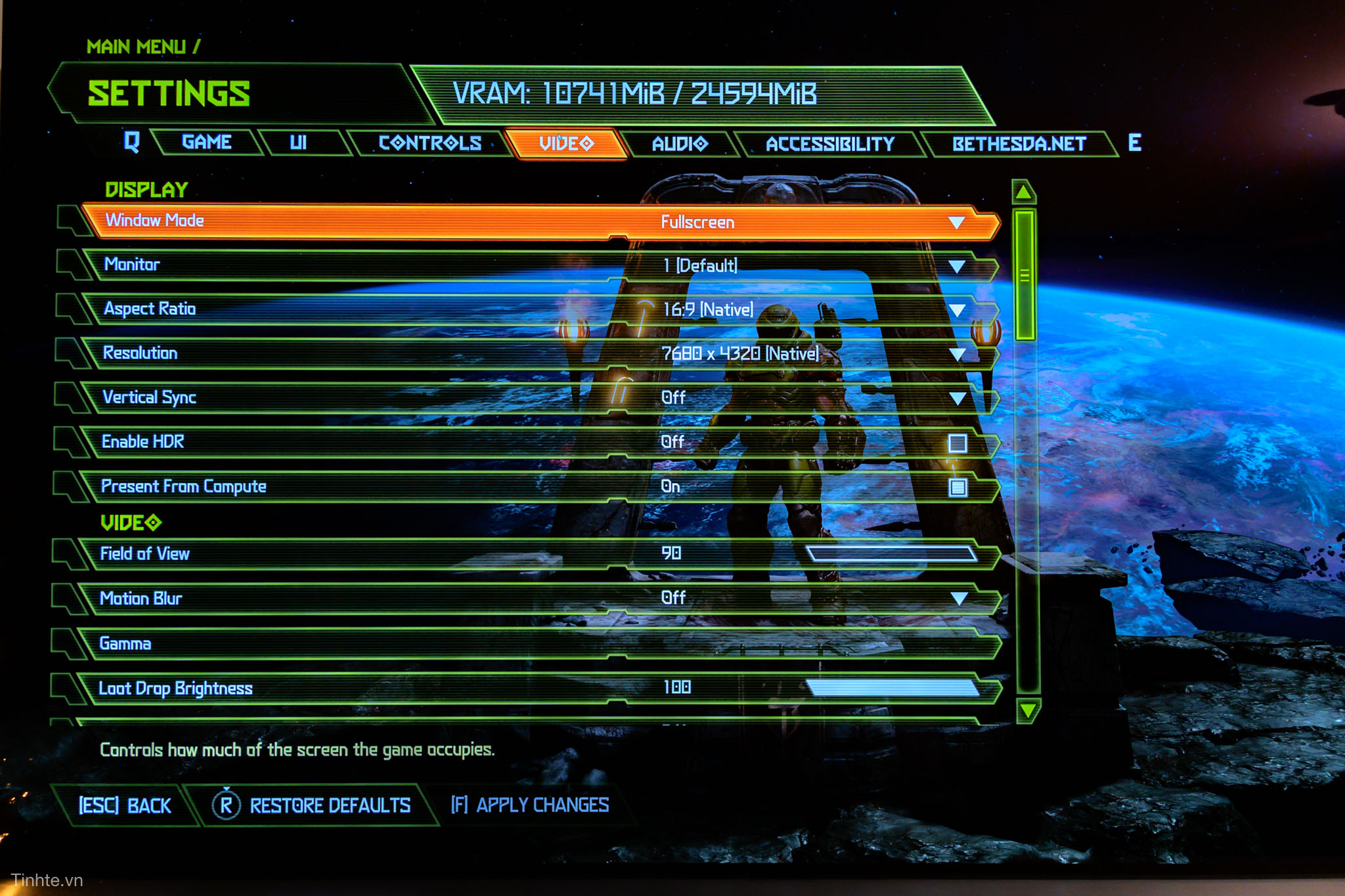Viewport: 1345px width, 896px height.
Task: Switch to the Game tab
Action: 206,142
